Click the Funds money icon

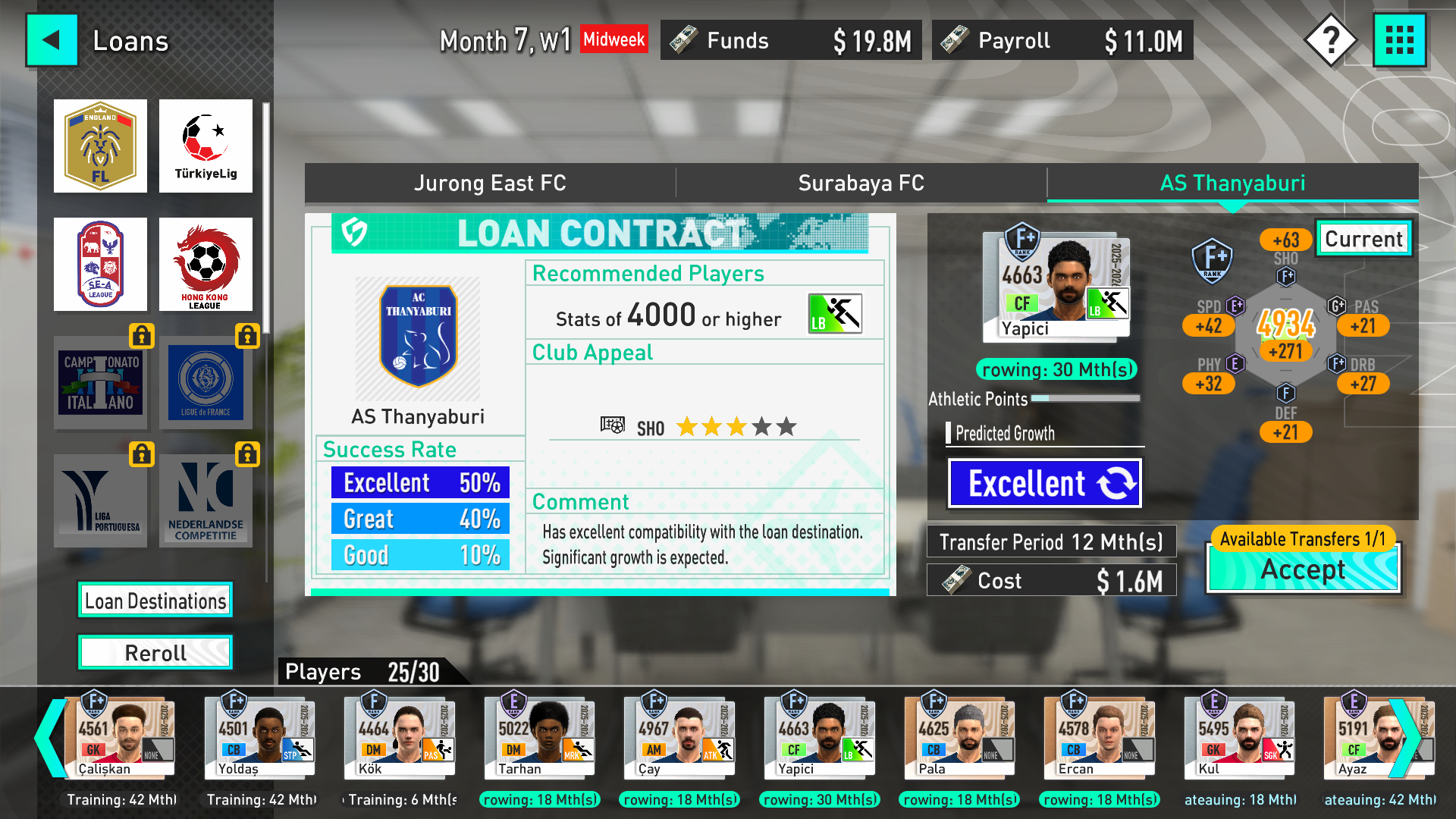pyautogui.click(x=682, y=39)
